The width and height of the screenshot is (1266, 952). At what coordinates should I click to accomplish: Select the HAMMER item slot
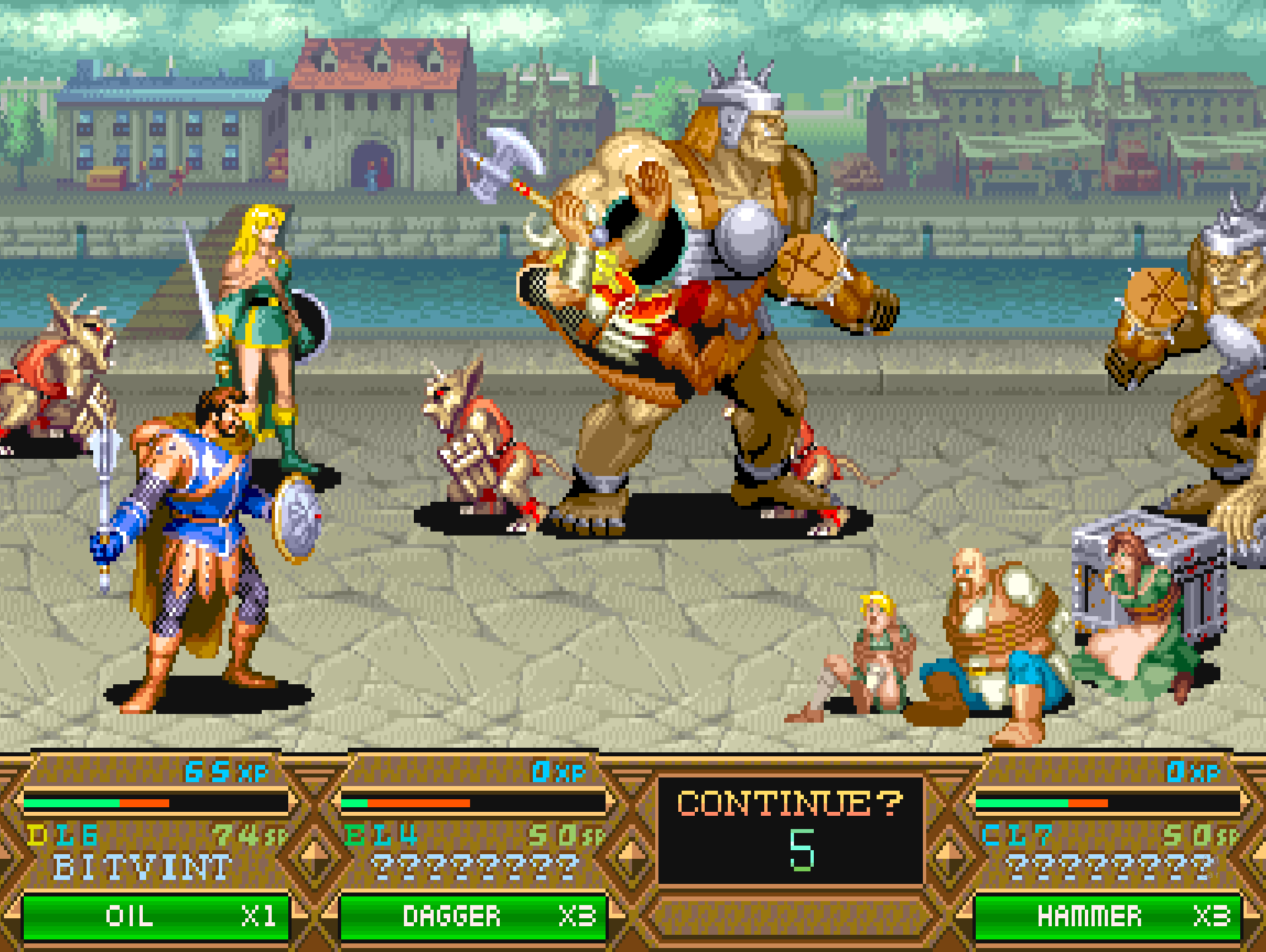pos(1107,916)
